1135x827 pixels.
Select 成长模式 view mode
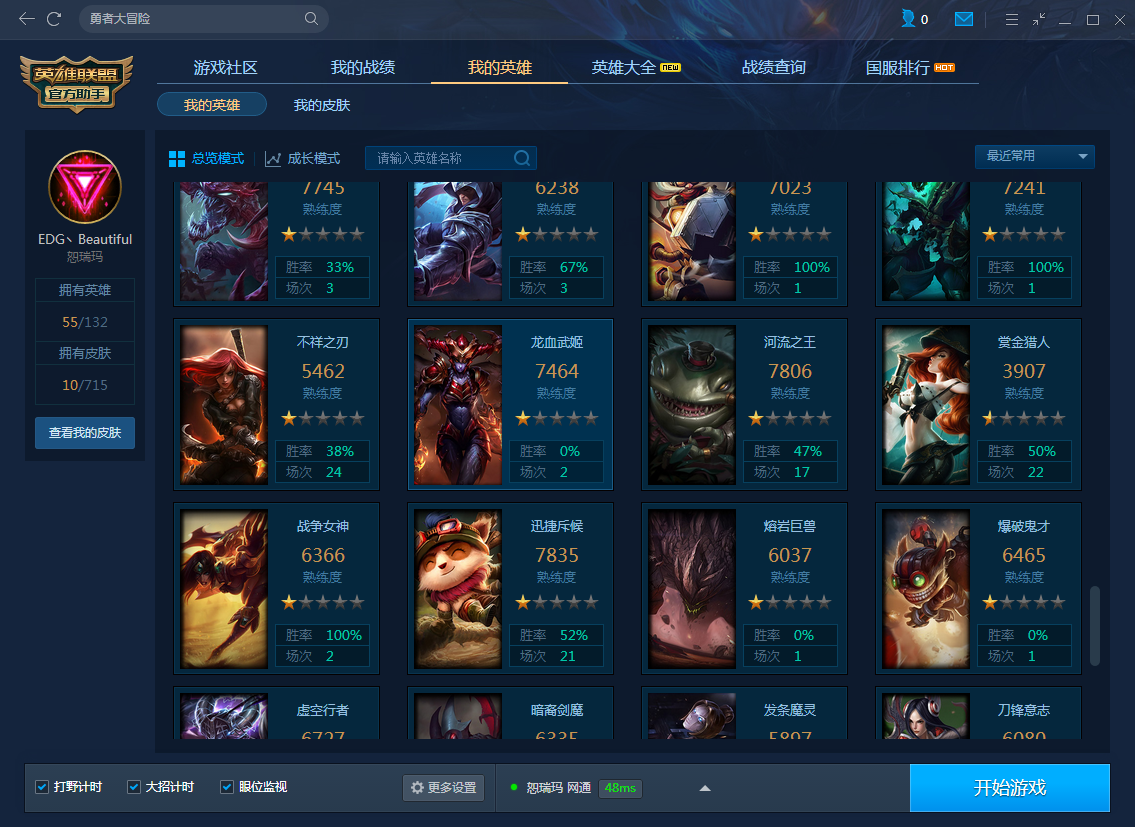click(303, 159)
